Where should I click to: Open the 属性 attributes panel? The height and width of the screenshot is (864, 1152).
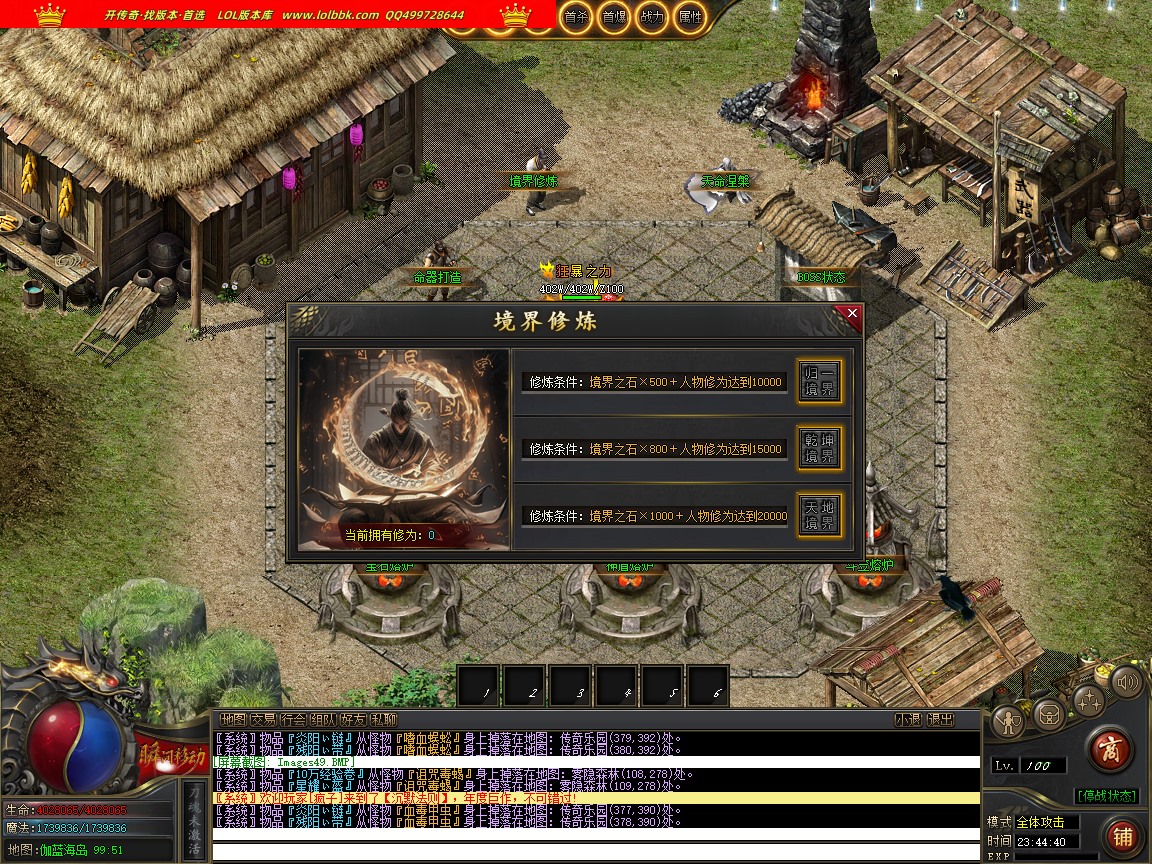pos(689,17)
